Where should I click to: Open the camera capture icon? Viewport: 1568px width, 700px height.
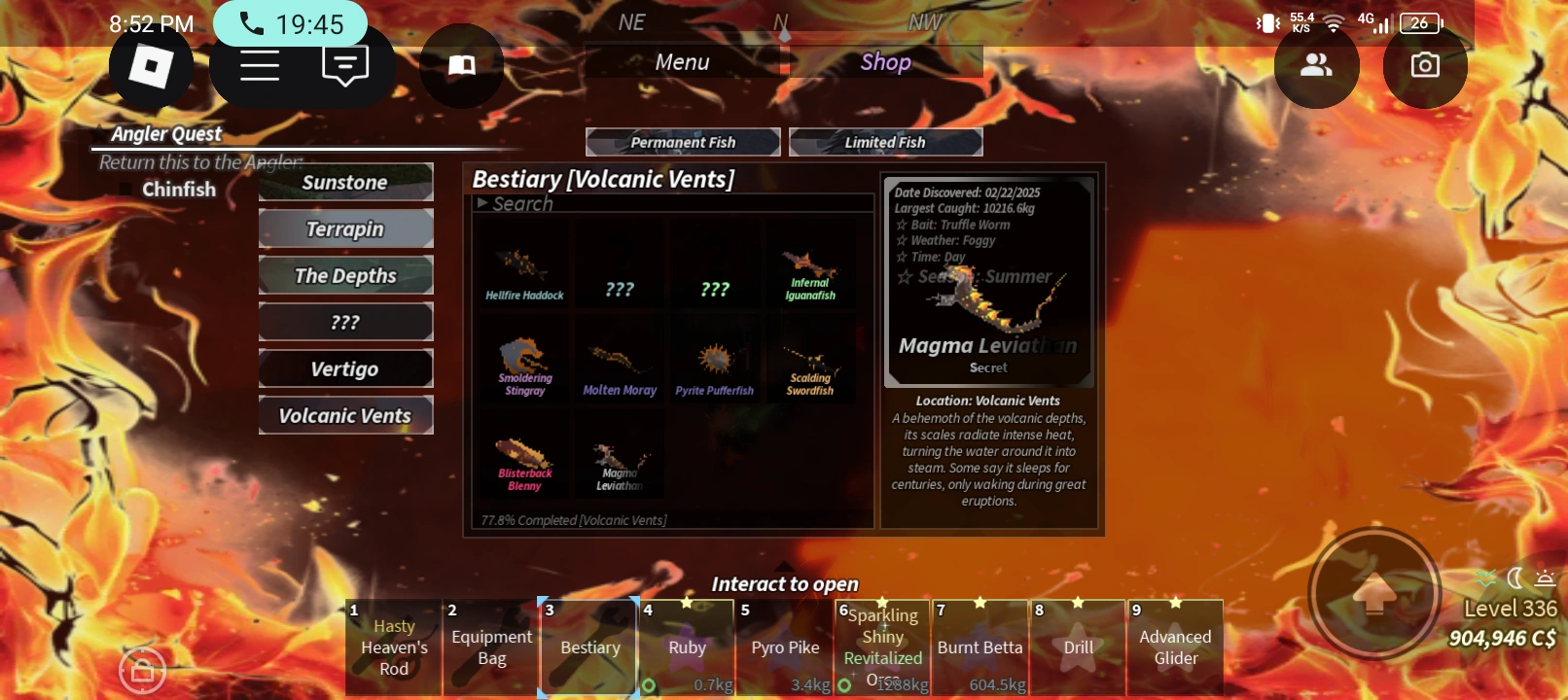pos(1424,64)
